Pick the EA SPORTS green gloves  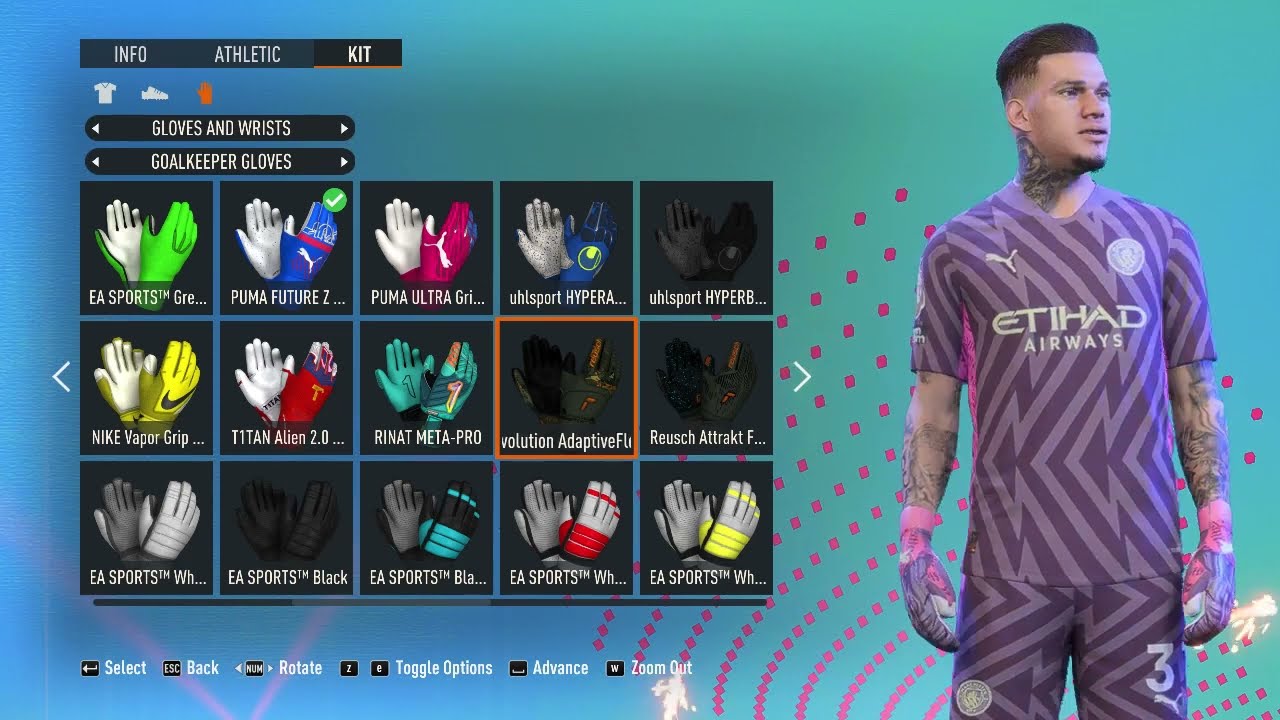pos(146,247)
